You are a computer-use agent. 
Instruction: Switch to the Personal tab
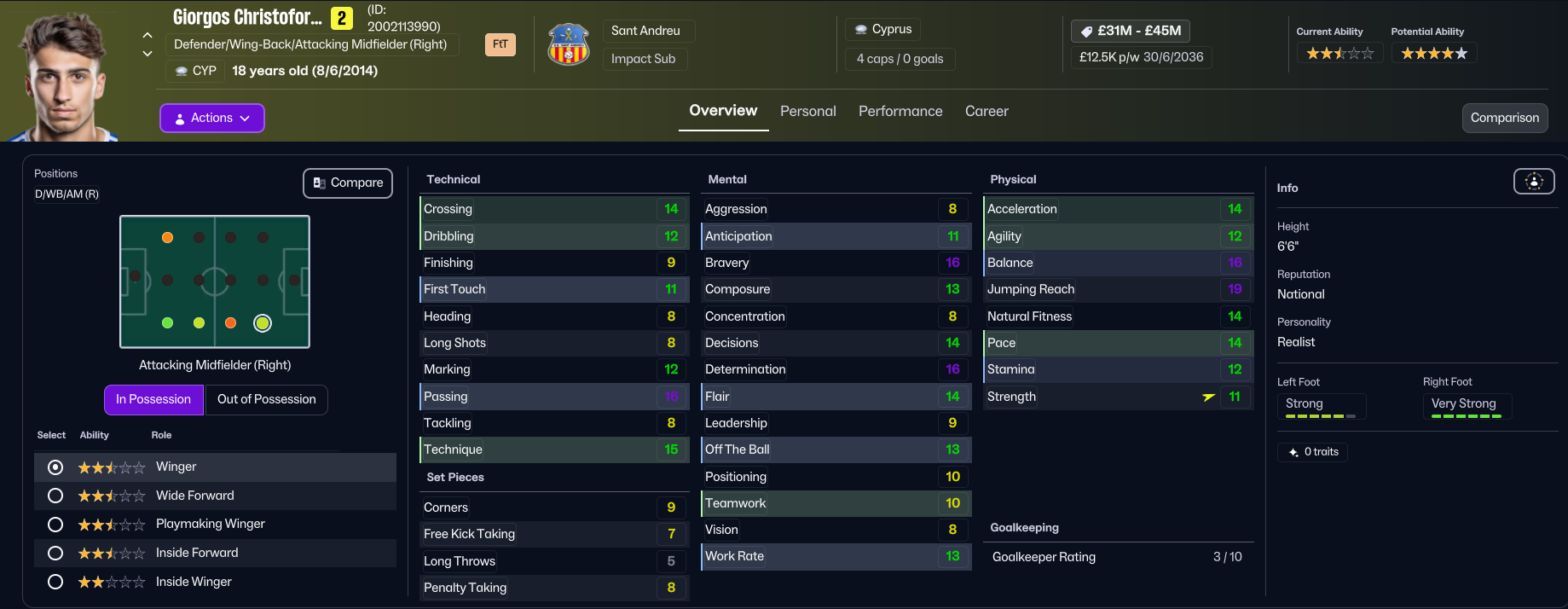[807, 112]
